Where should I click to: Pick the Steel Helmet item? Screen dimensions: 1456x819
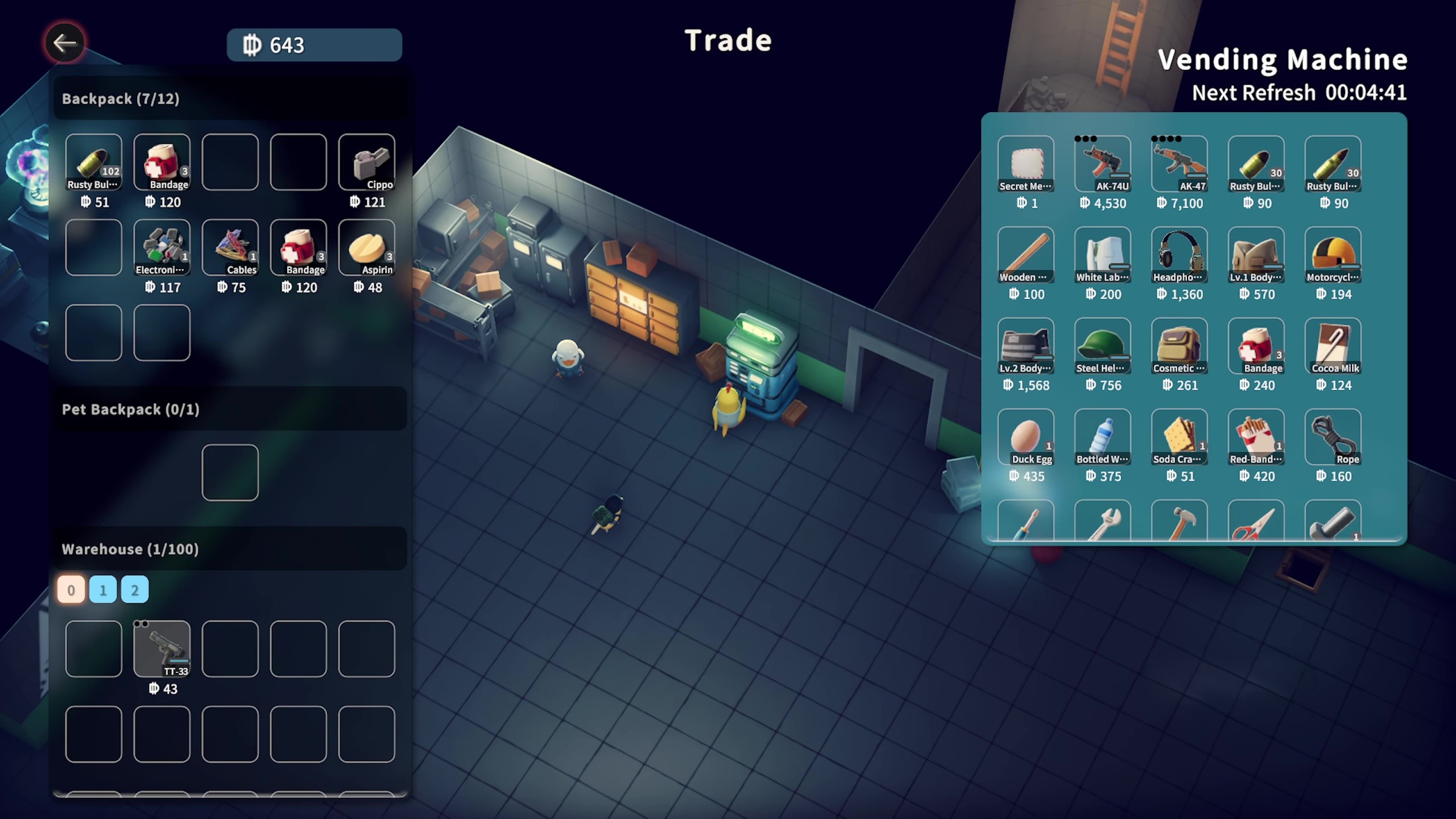pyautogui.click(x=1102, y=346)
